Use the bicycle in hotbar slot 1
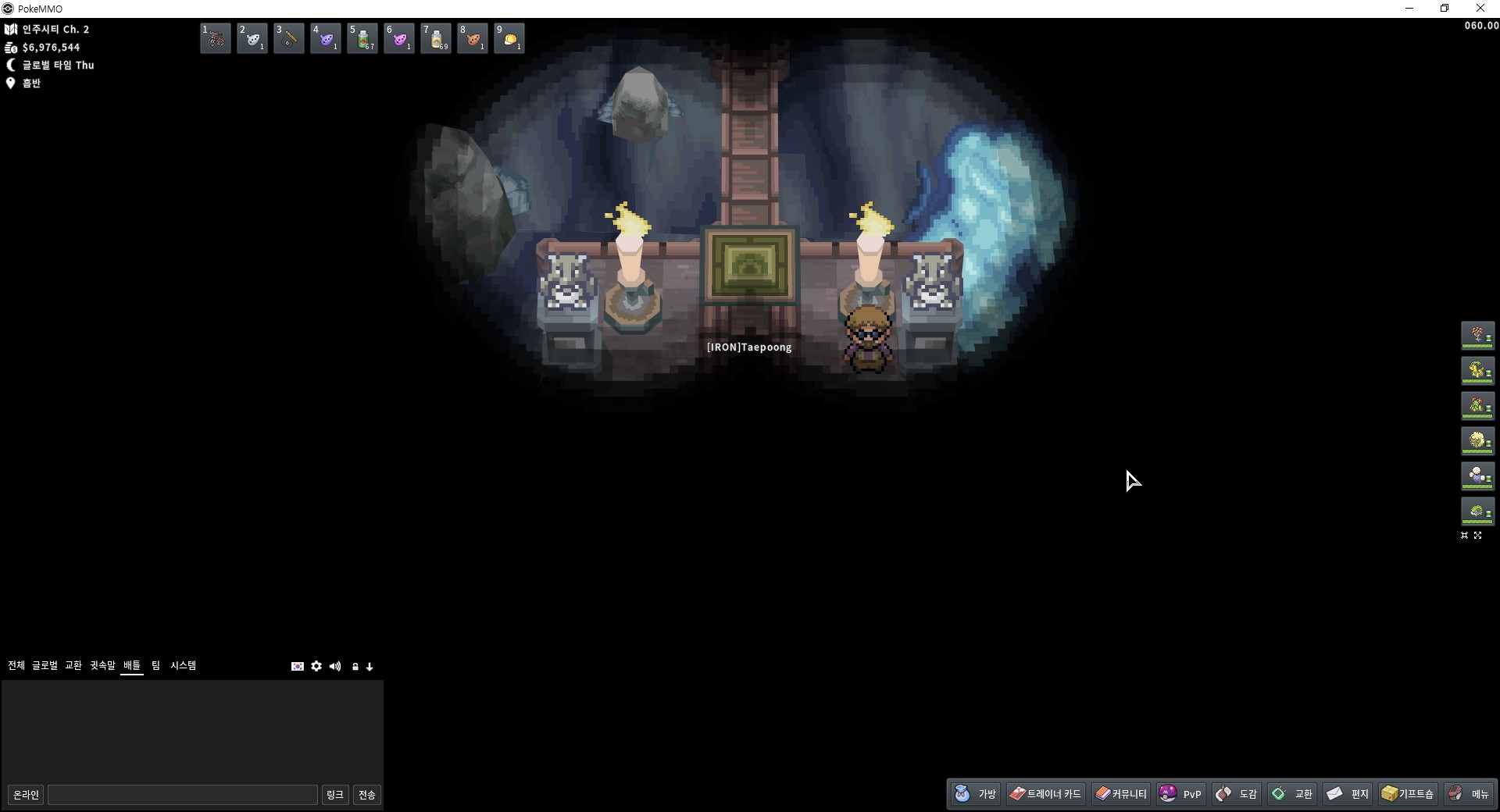The width and height of the screenshot is (1500, 812). (216, 38)
